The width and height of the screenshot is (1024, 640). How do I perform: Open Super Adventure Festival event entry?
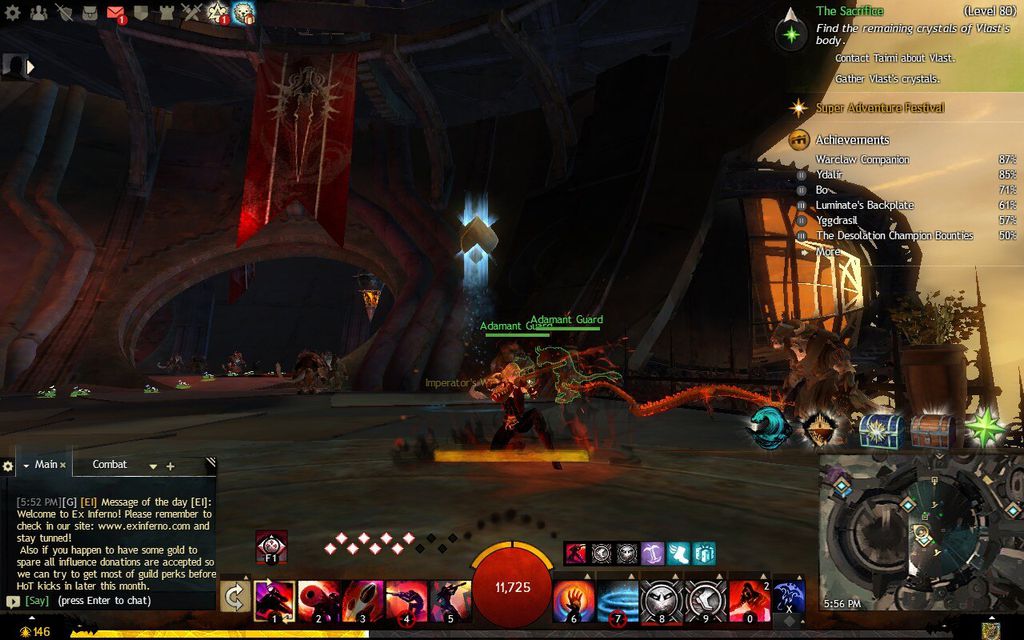[879, 108]
